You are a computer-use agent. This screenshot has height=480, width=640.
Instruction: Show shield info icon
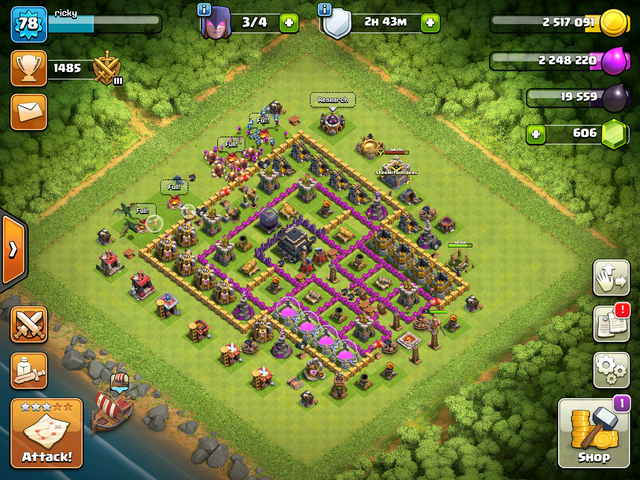point(325,9)
